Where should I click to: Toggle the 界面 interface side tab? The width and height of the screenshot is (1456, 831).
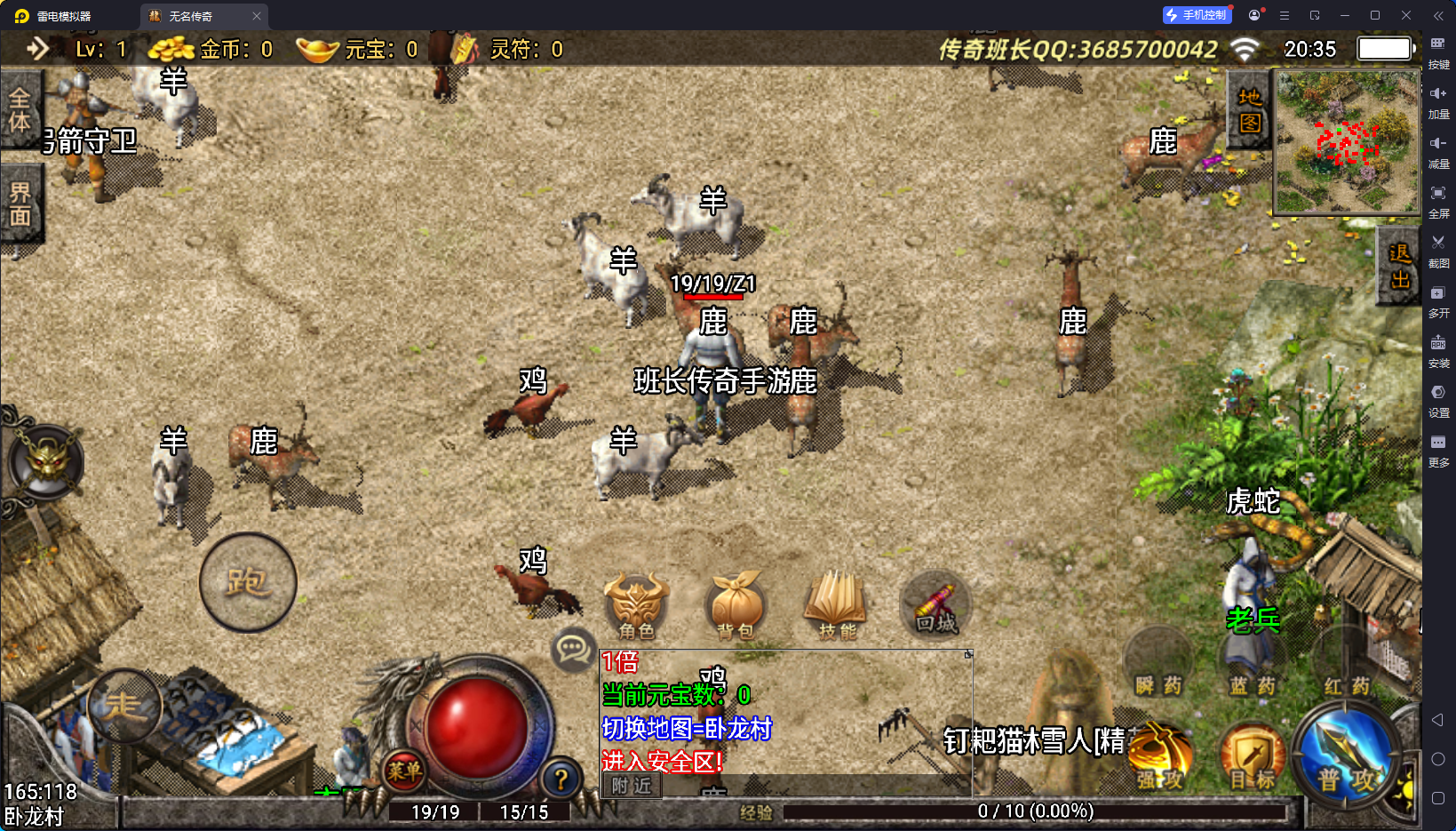(20, 204)
